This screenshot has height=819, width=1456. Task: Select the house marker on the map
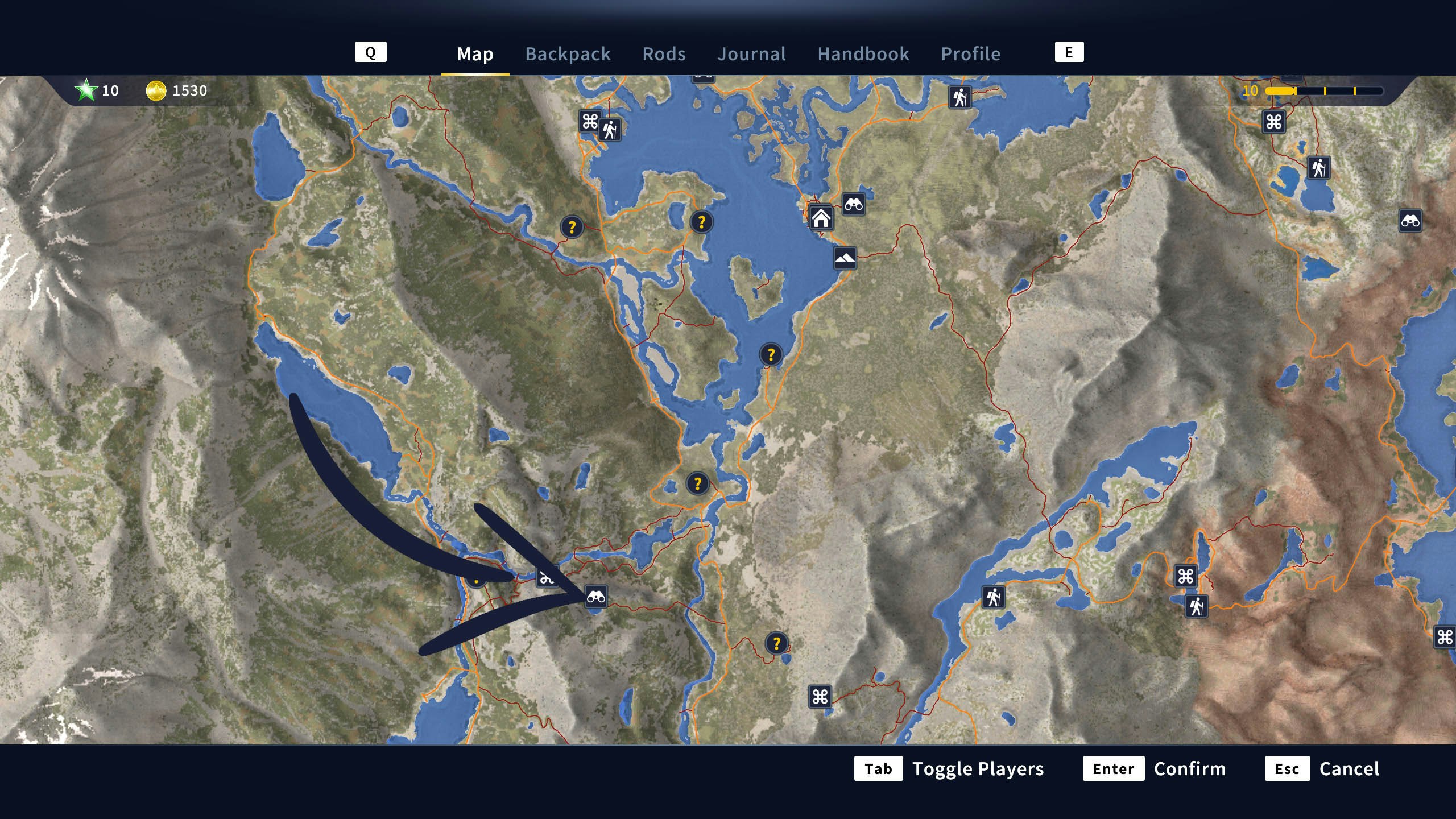(x=821, y=218)
